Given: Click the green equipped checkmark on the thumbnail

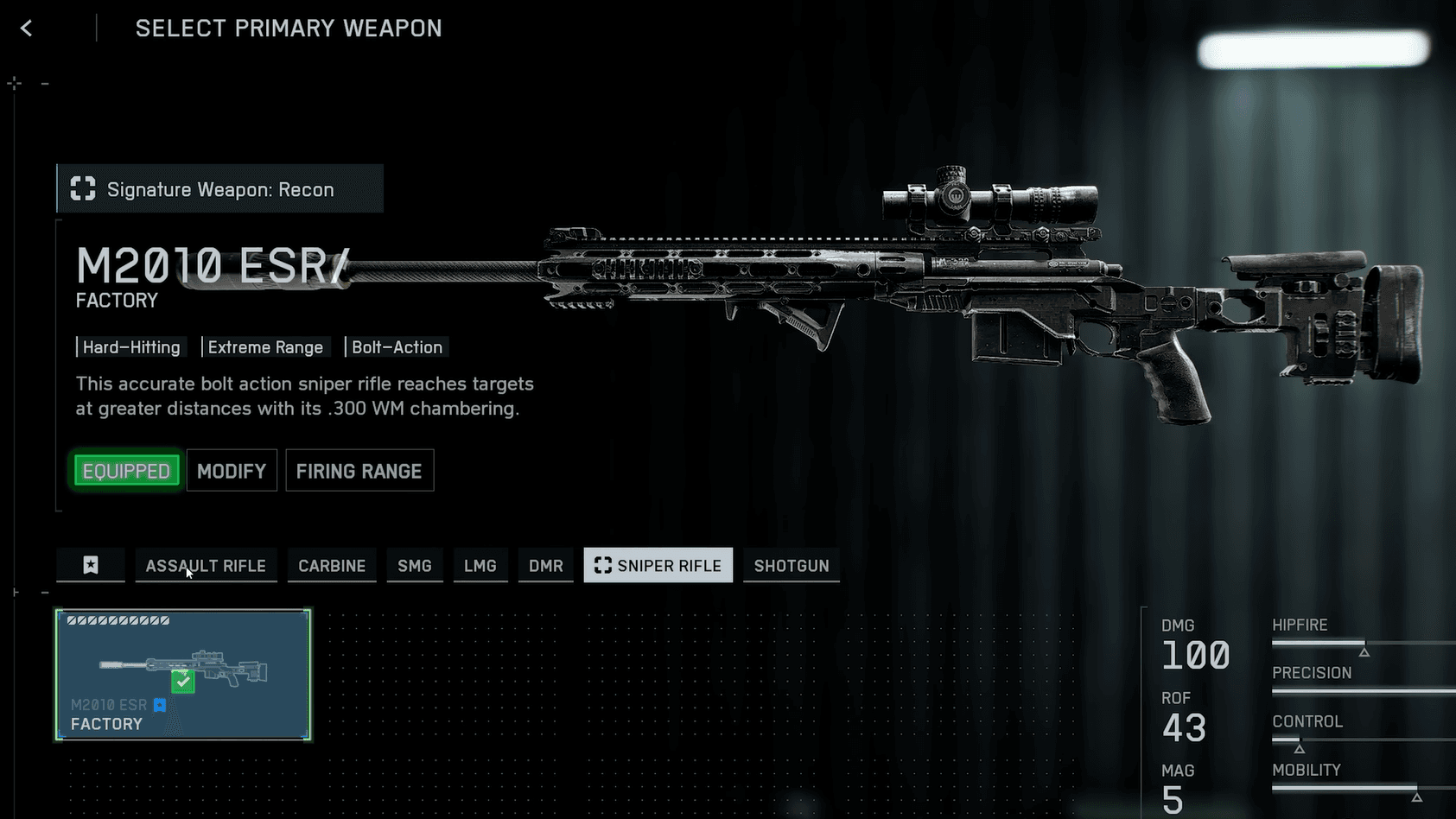Looking at the screenshot, I should coord(182,682).
